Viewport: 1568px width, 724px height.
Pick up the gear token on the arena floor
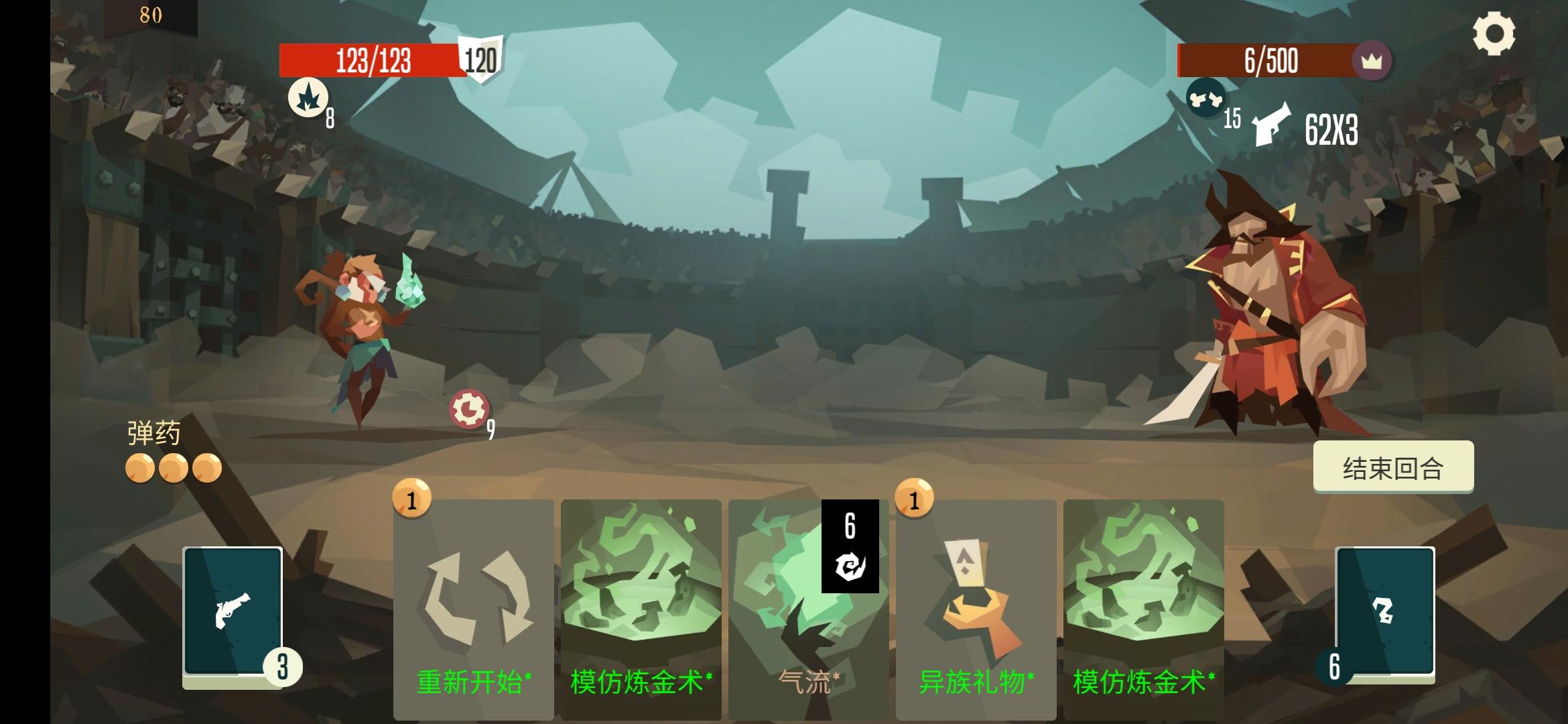click(469, 410)
